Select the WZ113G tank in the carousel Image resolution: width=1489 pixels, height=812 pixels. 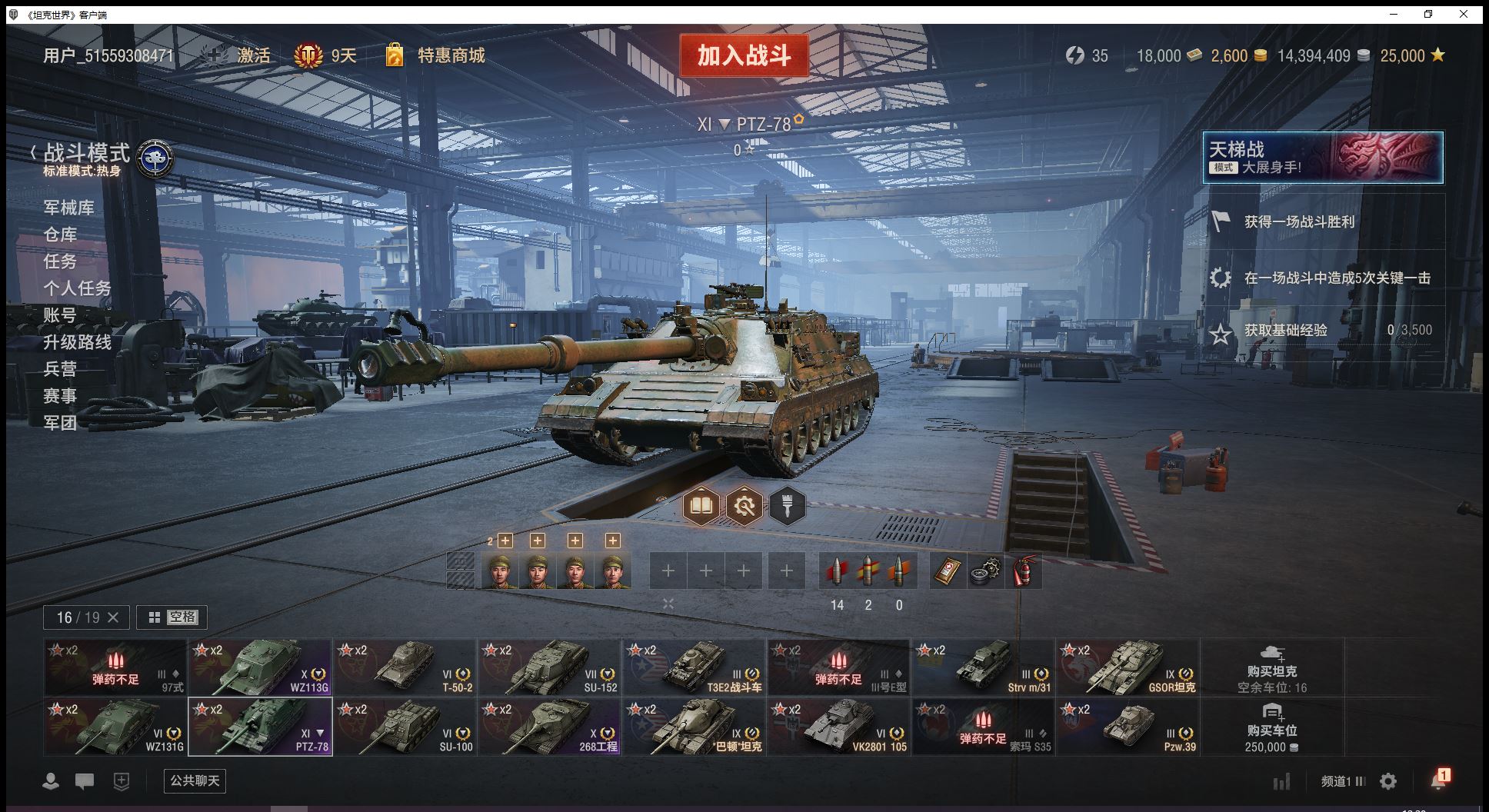coord(260,667)
